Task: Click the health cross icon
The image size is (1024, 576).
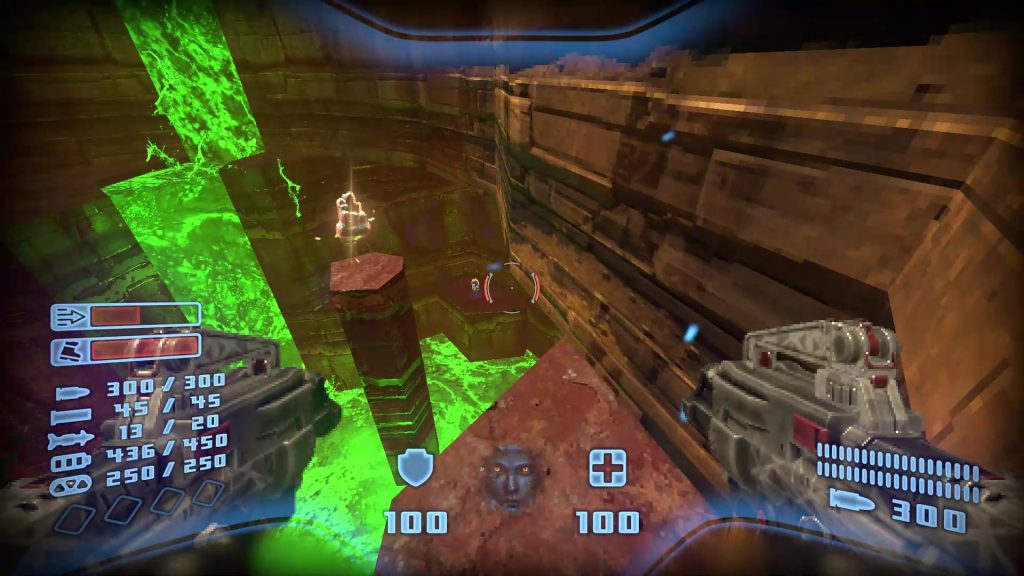Action: [607, 468]
